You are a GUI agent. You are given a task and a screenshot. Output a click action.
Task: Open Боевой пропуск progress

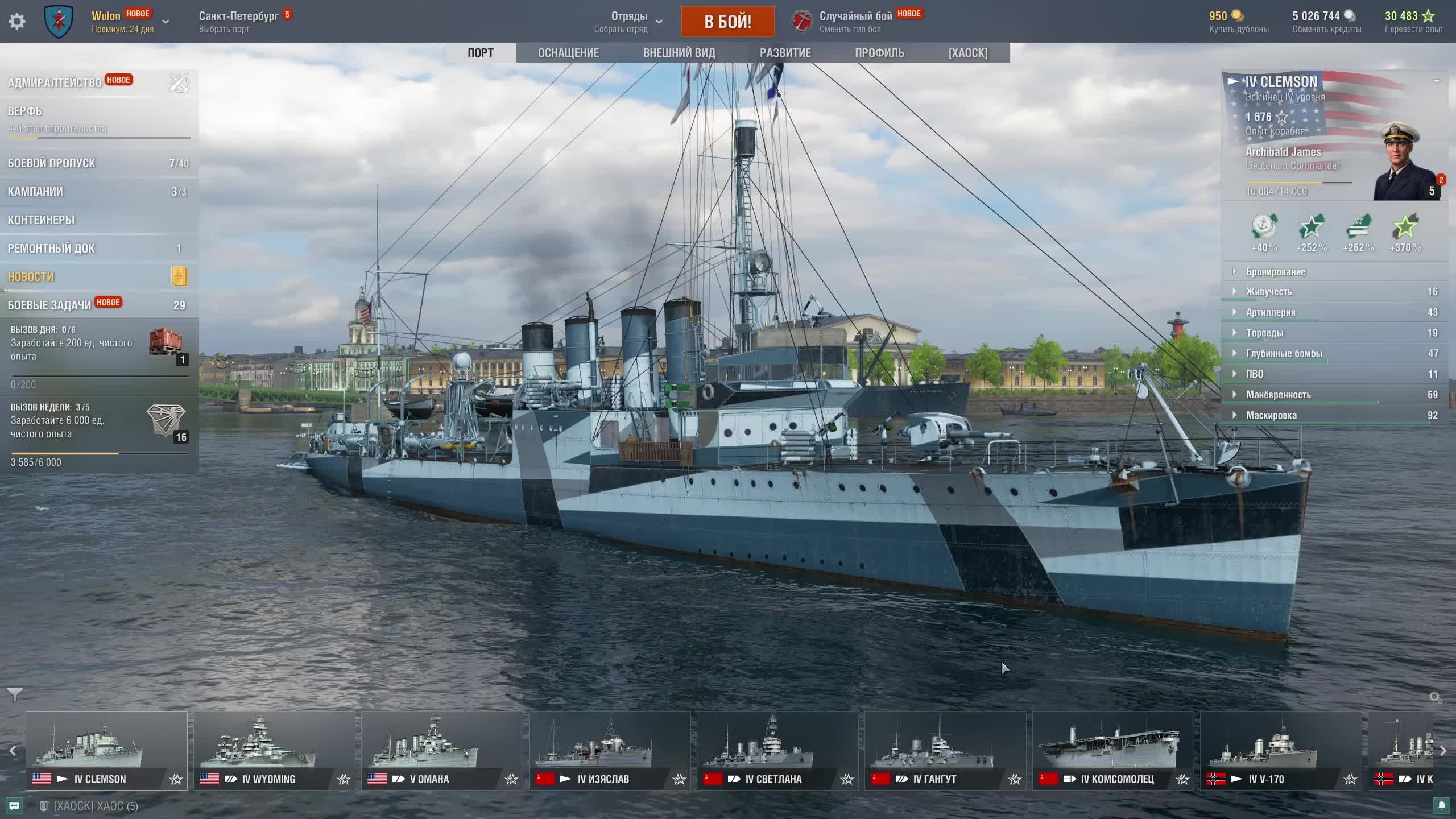pyautogui.click(x=52, y=163)
